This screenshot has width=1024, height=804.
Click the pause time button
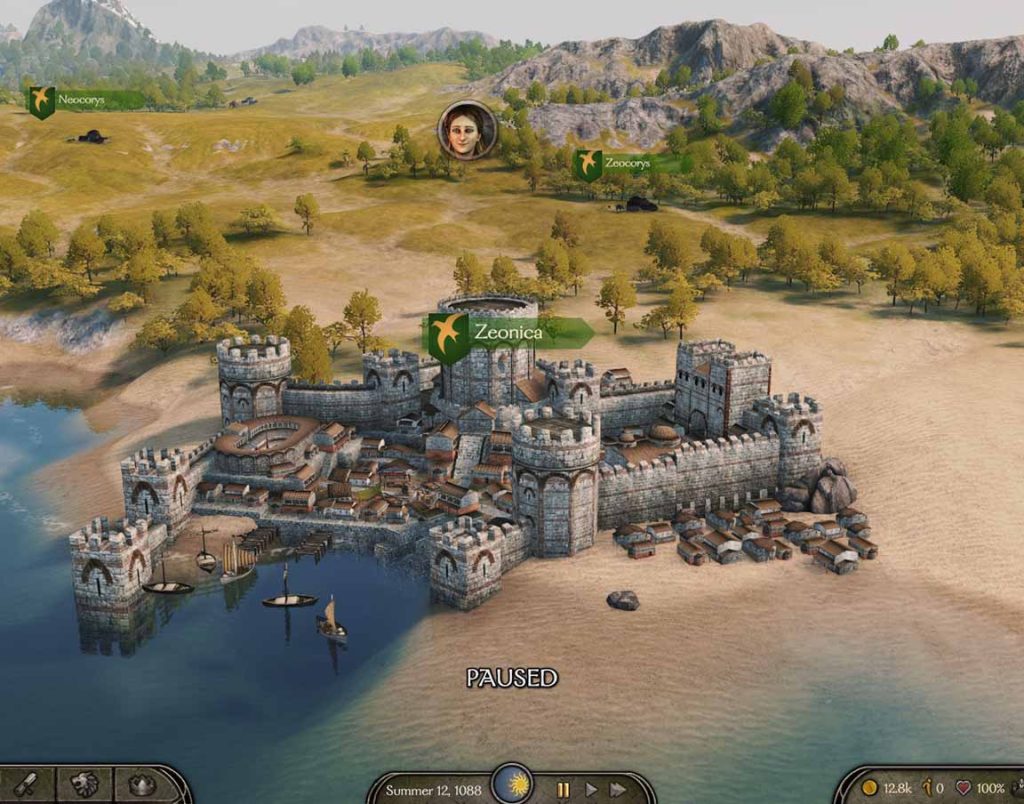(563, 789)
